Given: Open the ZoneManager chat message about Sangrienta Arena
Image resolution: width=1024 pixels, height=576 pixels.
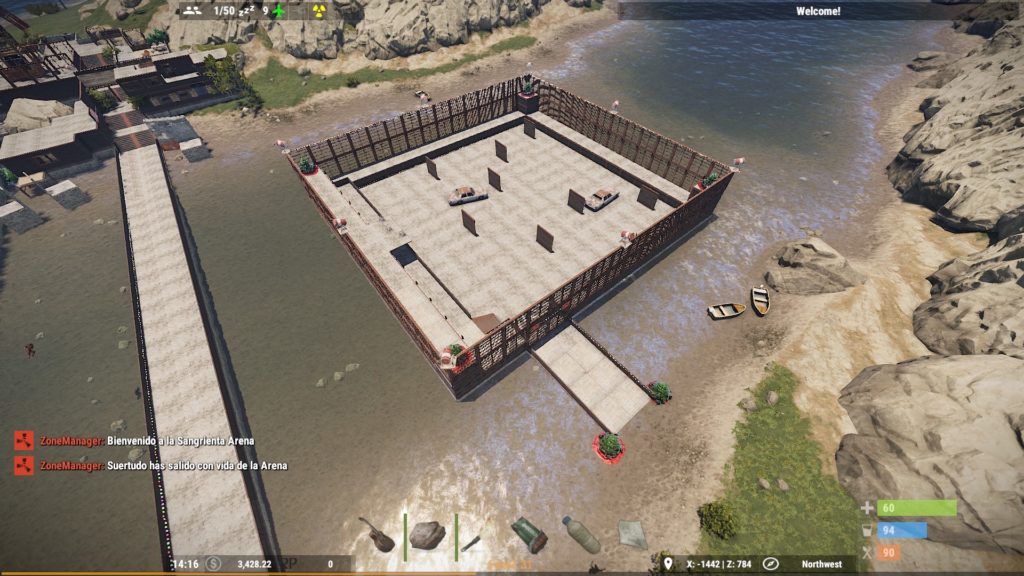Looking at the screenshot, I should coord(180,440).
